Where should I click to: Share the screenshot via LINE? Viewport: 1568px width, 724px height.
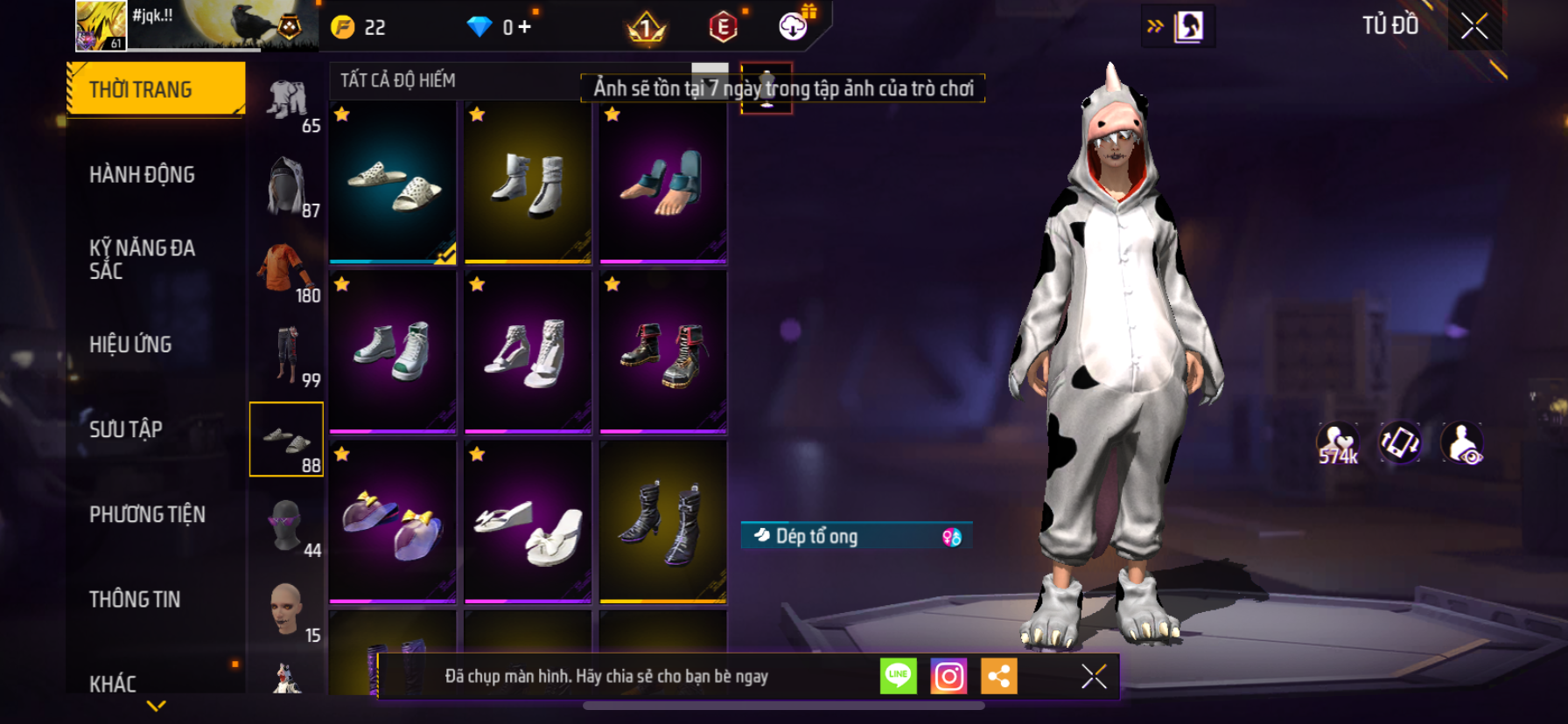pos(898,676)
